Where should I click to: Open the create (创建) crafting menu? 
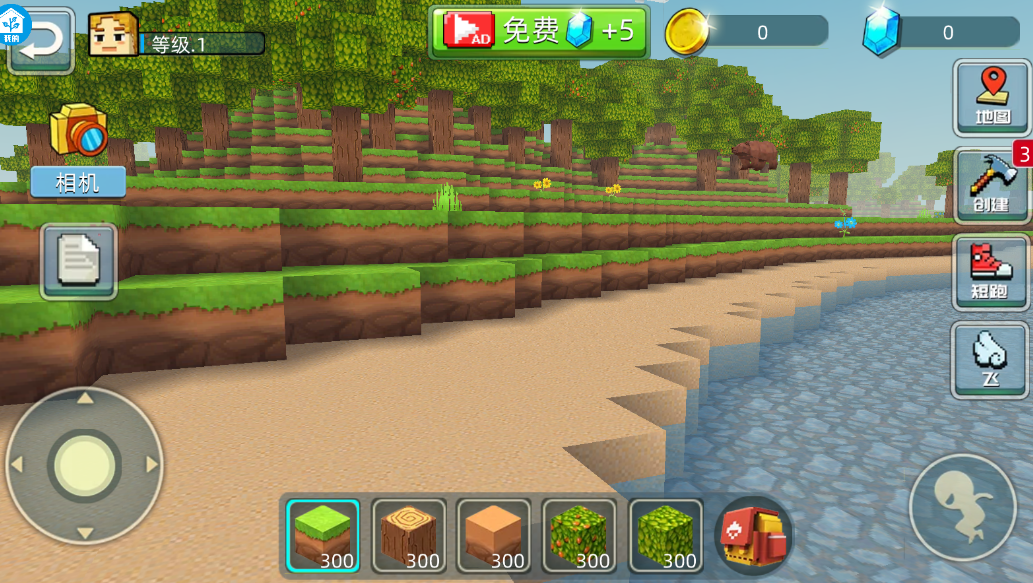(991, 184)
